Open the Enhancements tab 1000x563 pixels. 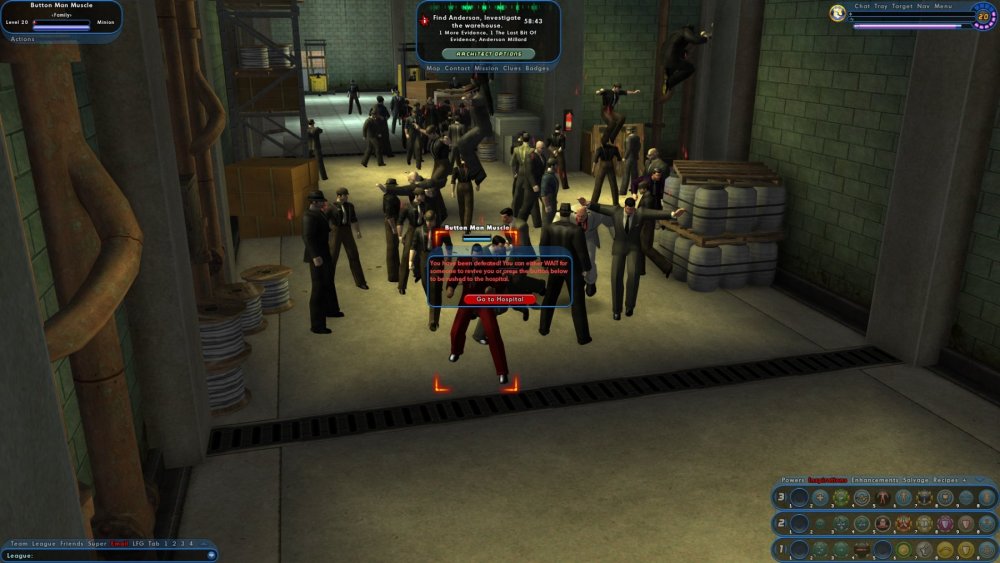pos(874,480)
